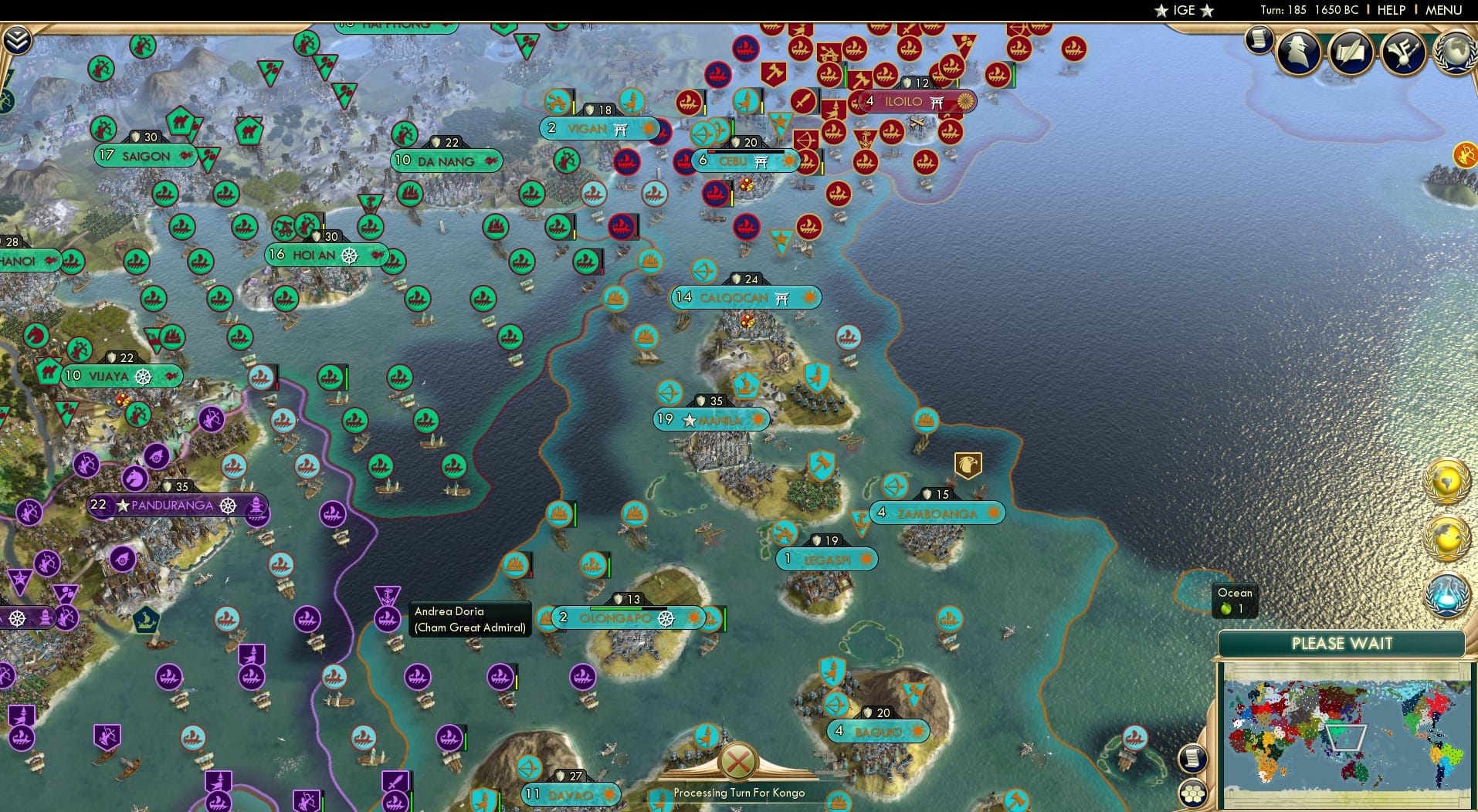Viewport: 1478px width, 812px height.
Task: Click the torii religion icon on Cebu's banner
Action: point(760,162)
